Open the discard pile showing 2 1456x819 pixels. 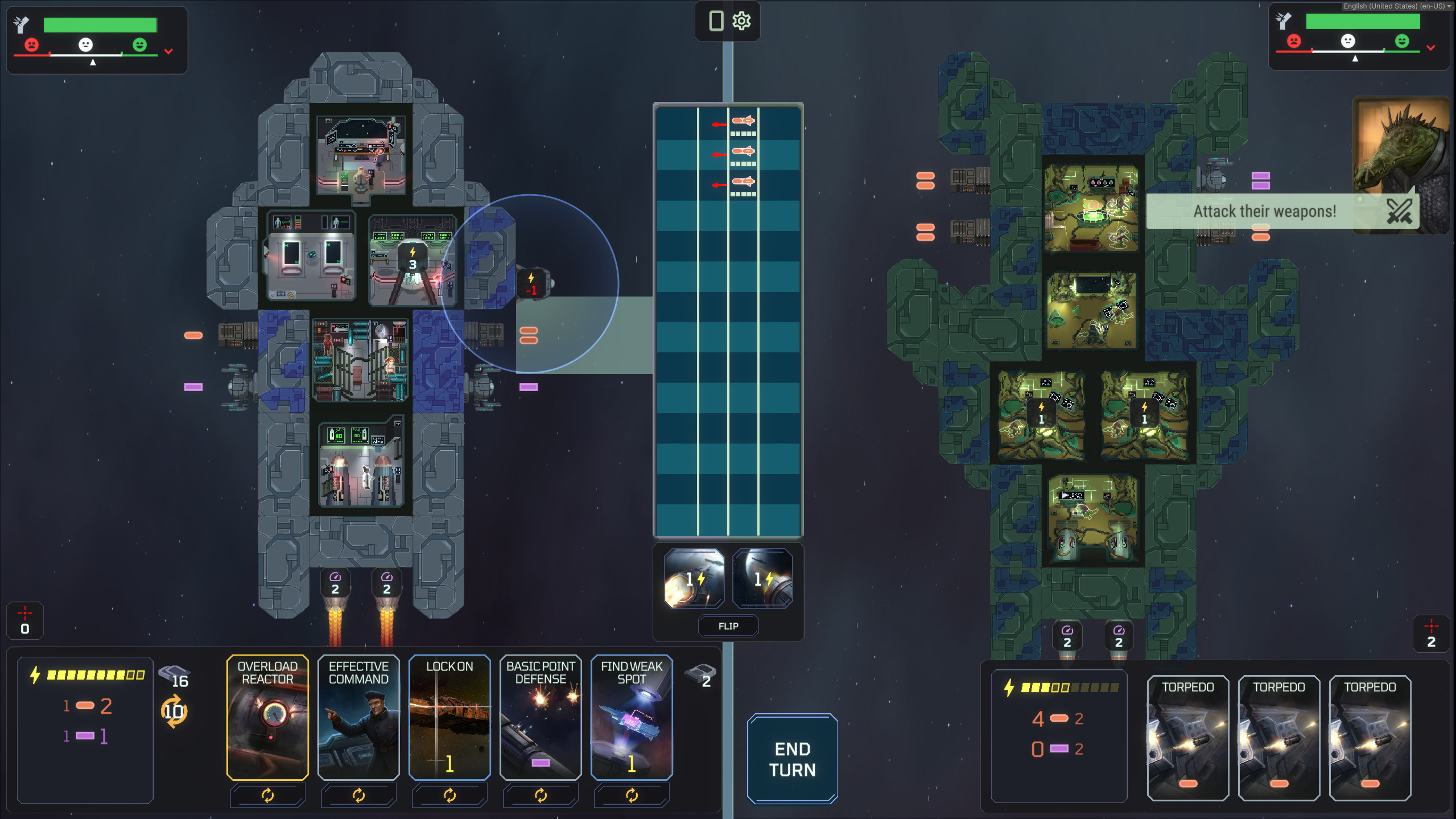click(x=700, y=676)
